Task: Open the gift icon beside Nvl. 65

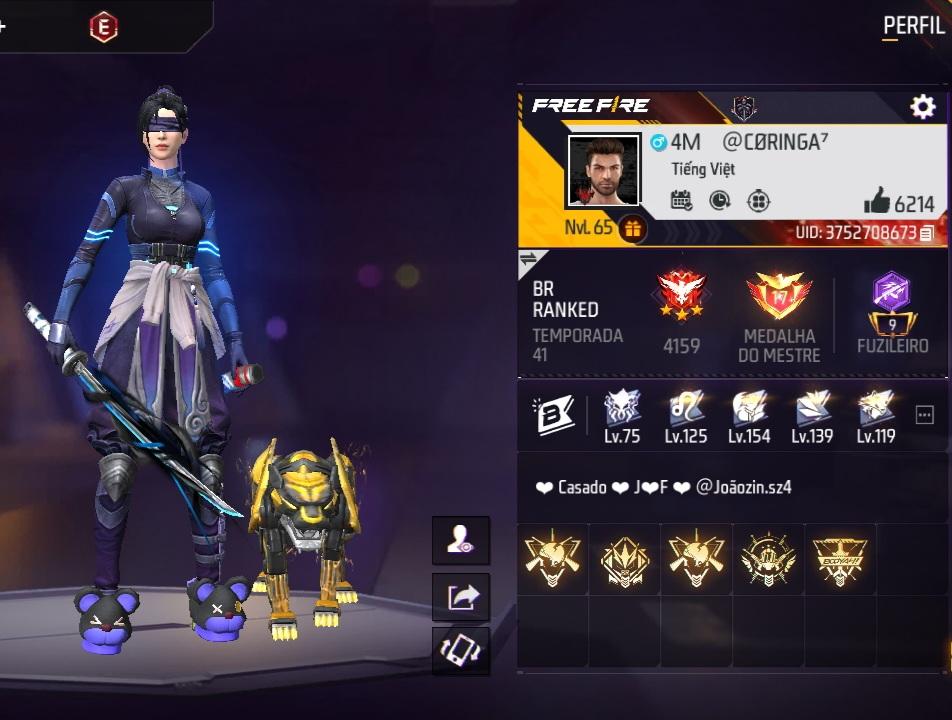Action: [x=631, y=229]
